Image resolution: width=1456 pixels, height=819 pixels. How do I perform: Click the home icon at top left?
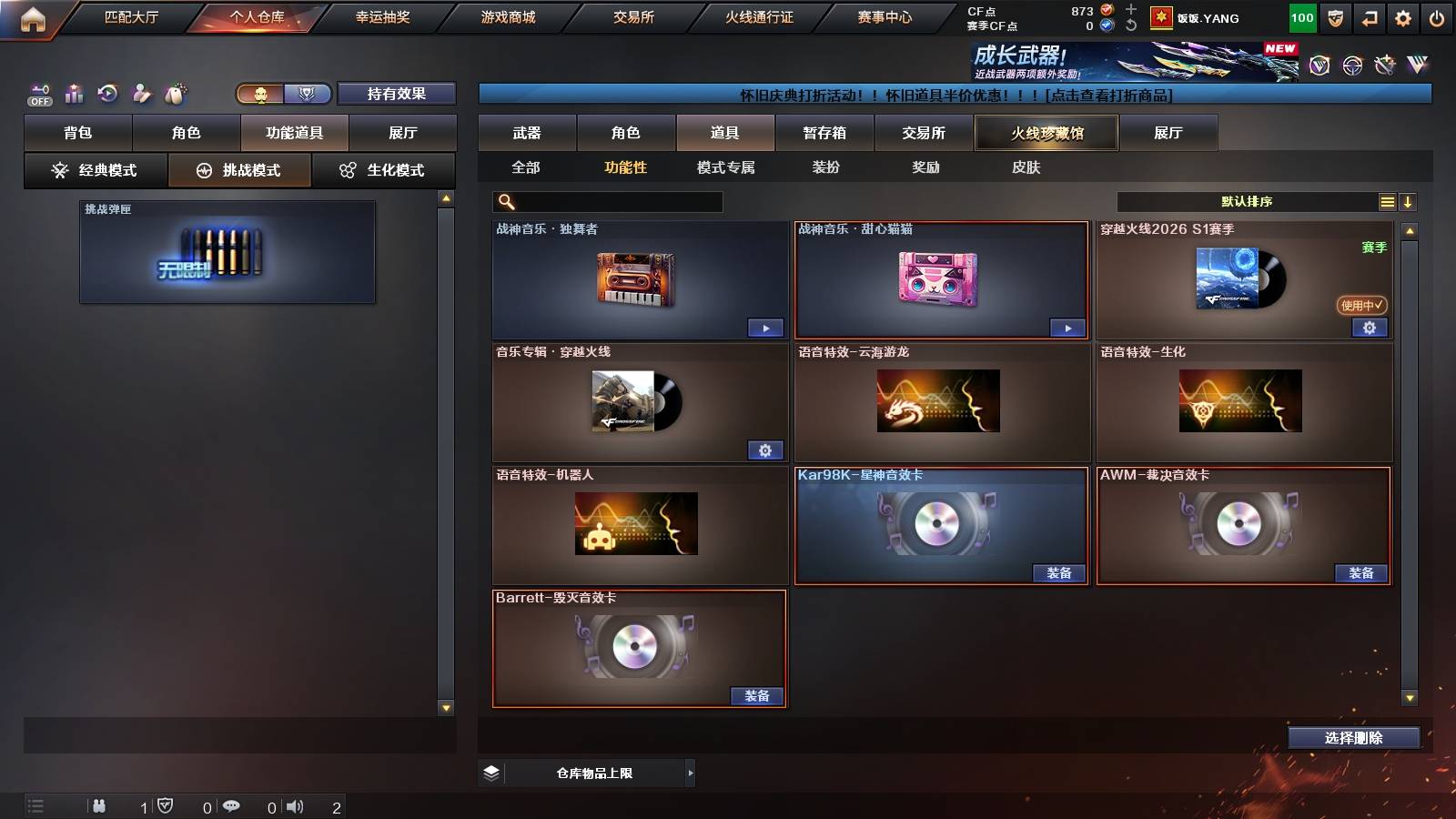[33, 17]
